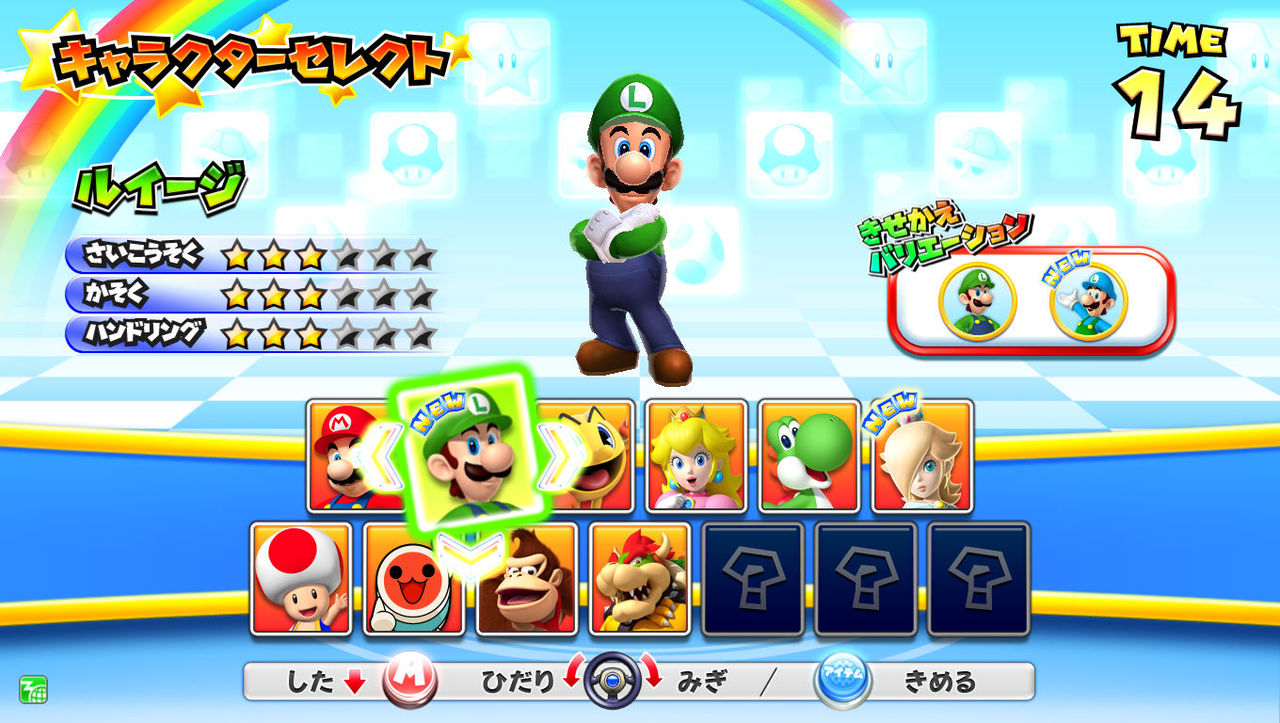Screen dimensions: 1280x723
Task: Select the highlighted Luigi portrait
Action: [469, 457]
